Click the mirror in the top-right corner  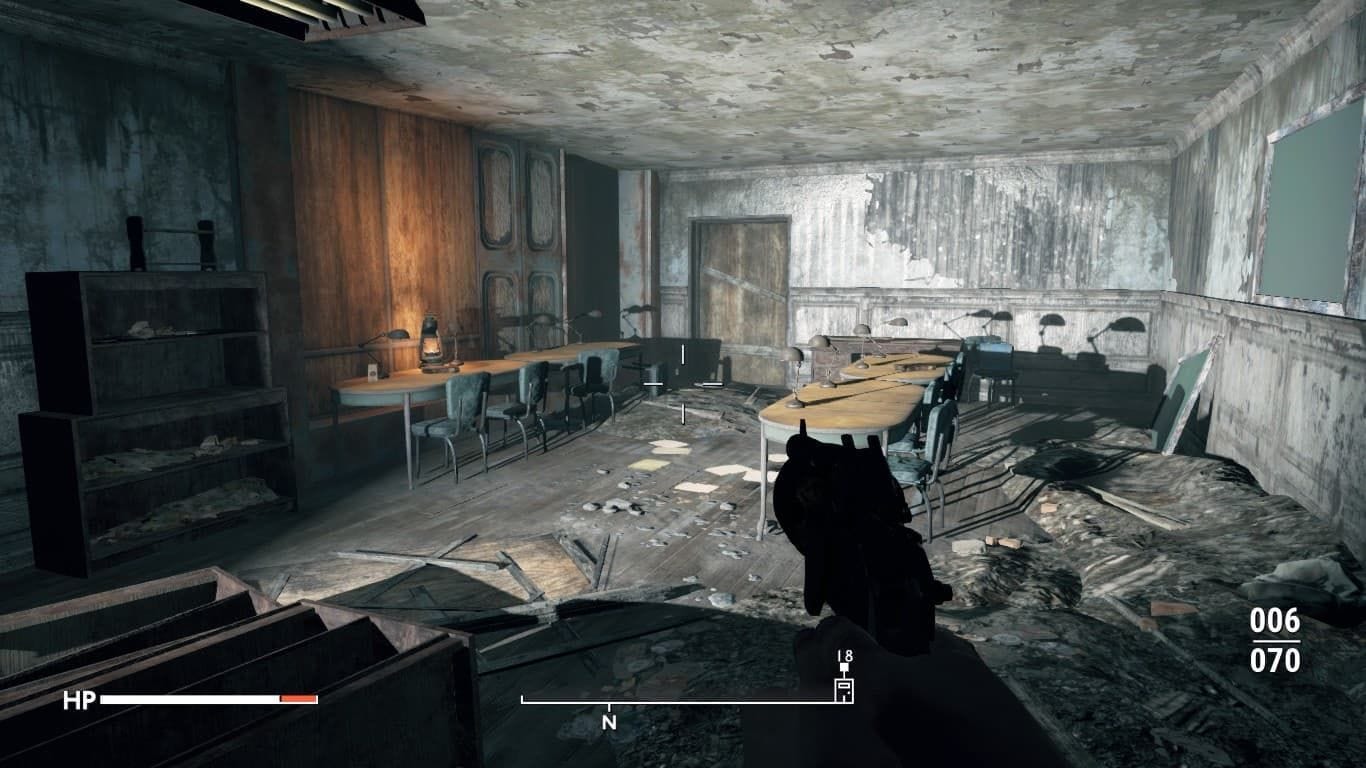1310,210
